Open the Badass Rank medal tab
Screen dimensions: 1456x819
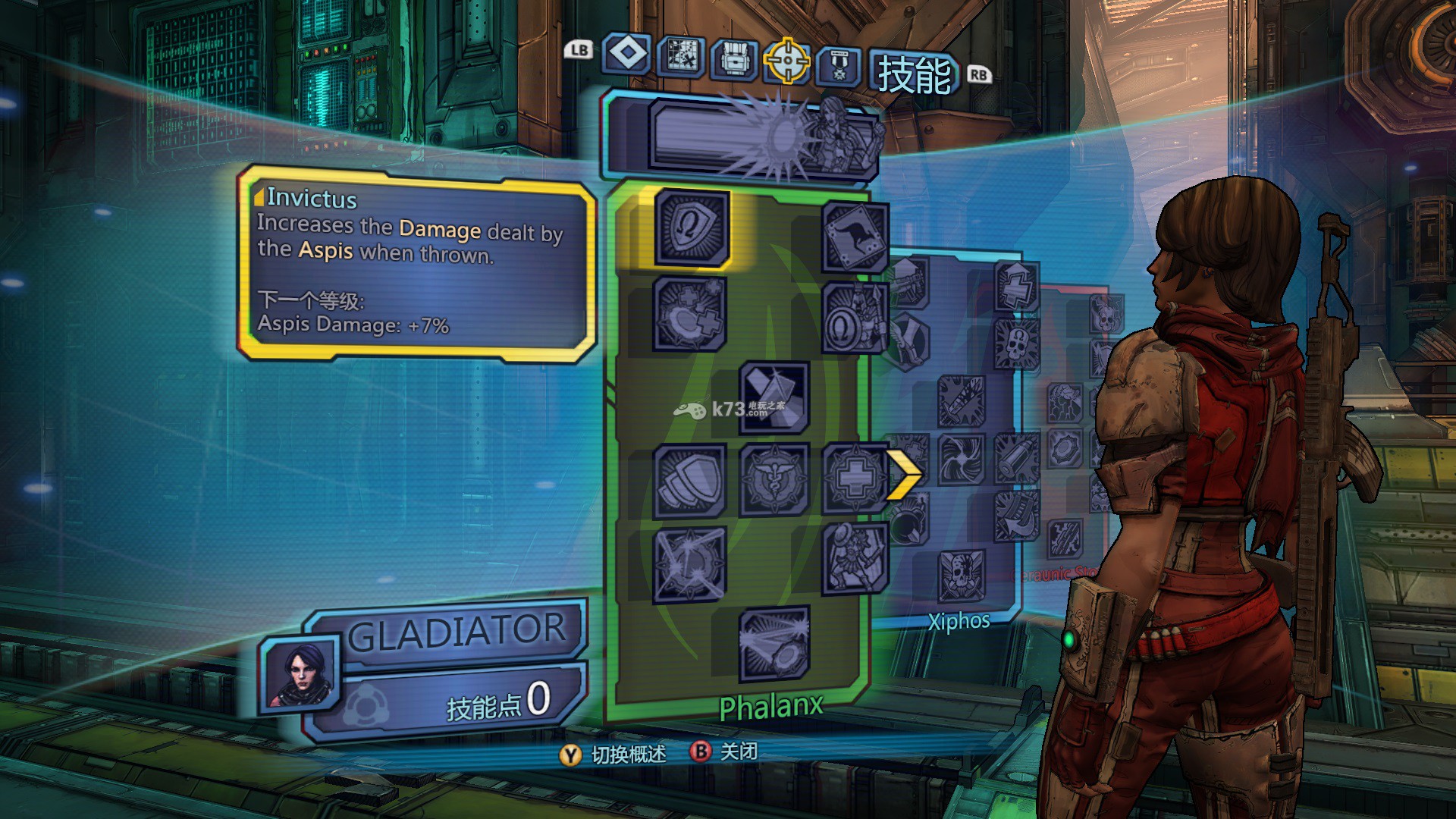tap(838, 64)
